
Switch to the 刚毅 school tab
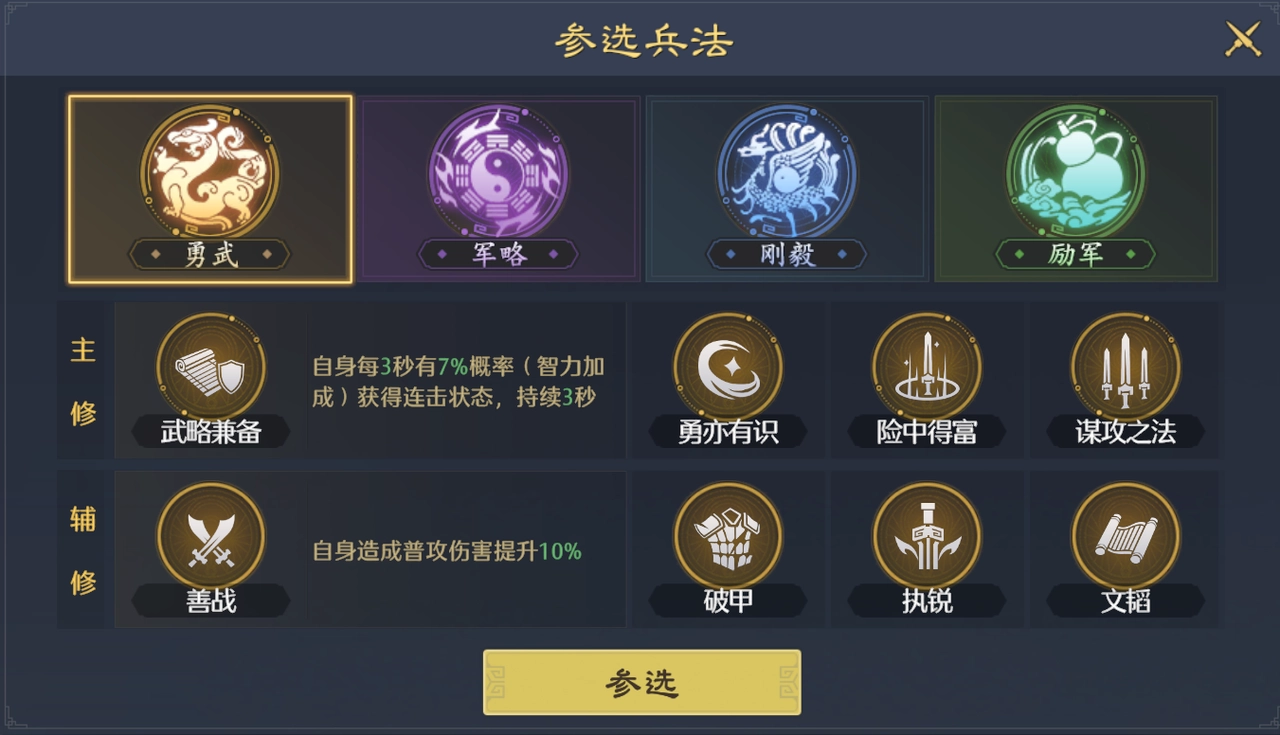786,188
